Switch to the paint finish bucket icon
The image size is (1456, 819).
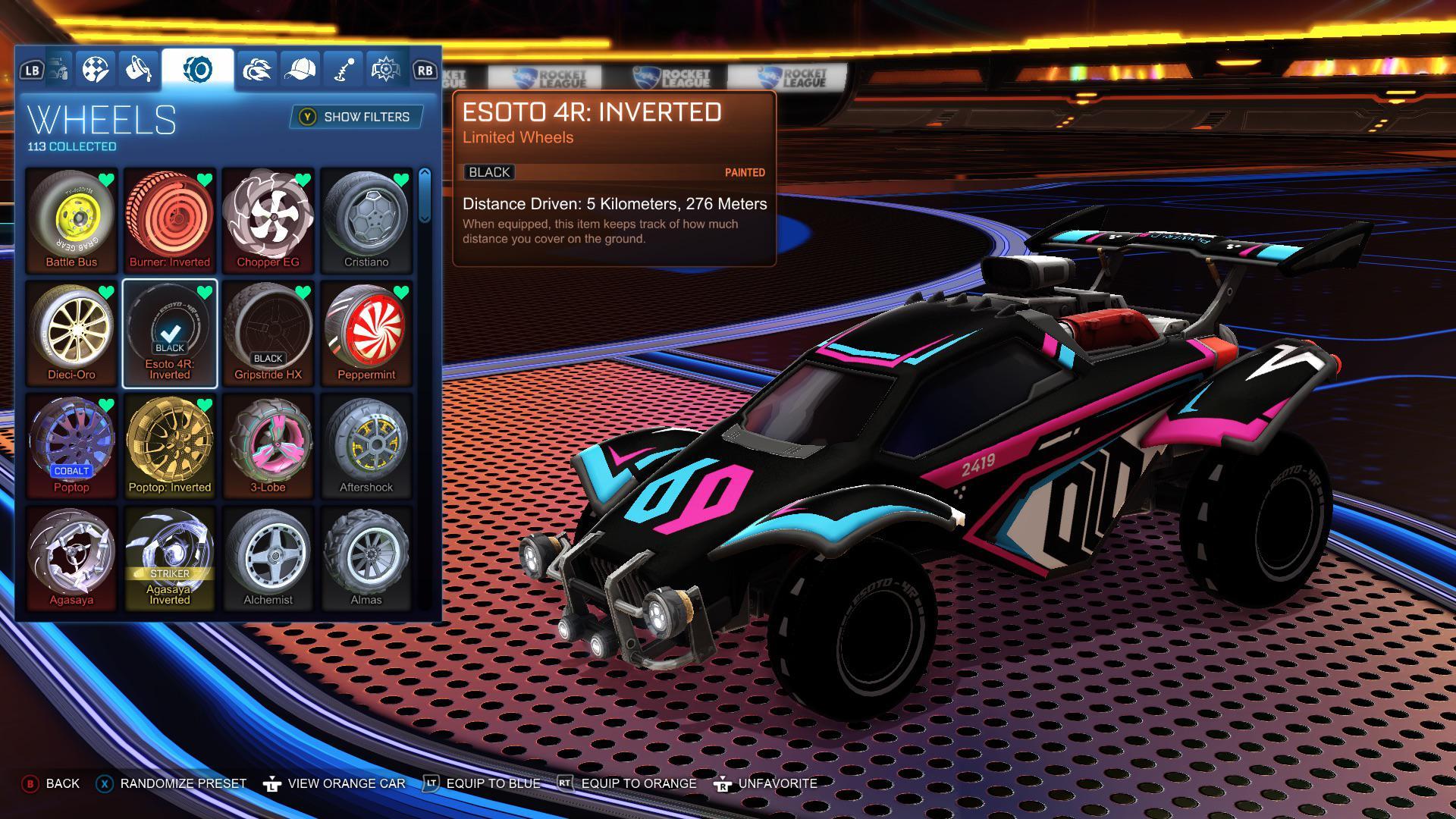[136, 69]
